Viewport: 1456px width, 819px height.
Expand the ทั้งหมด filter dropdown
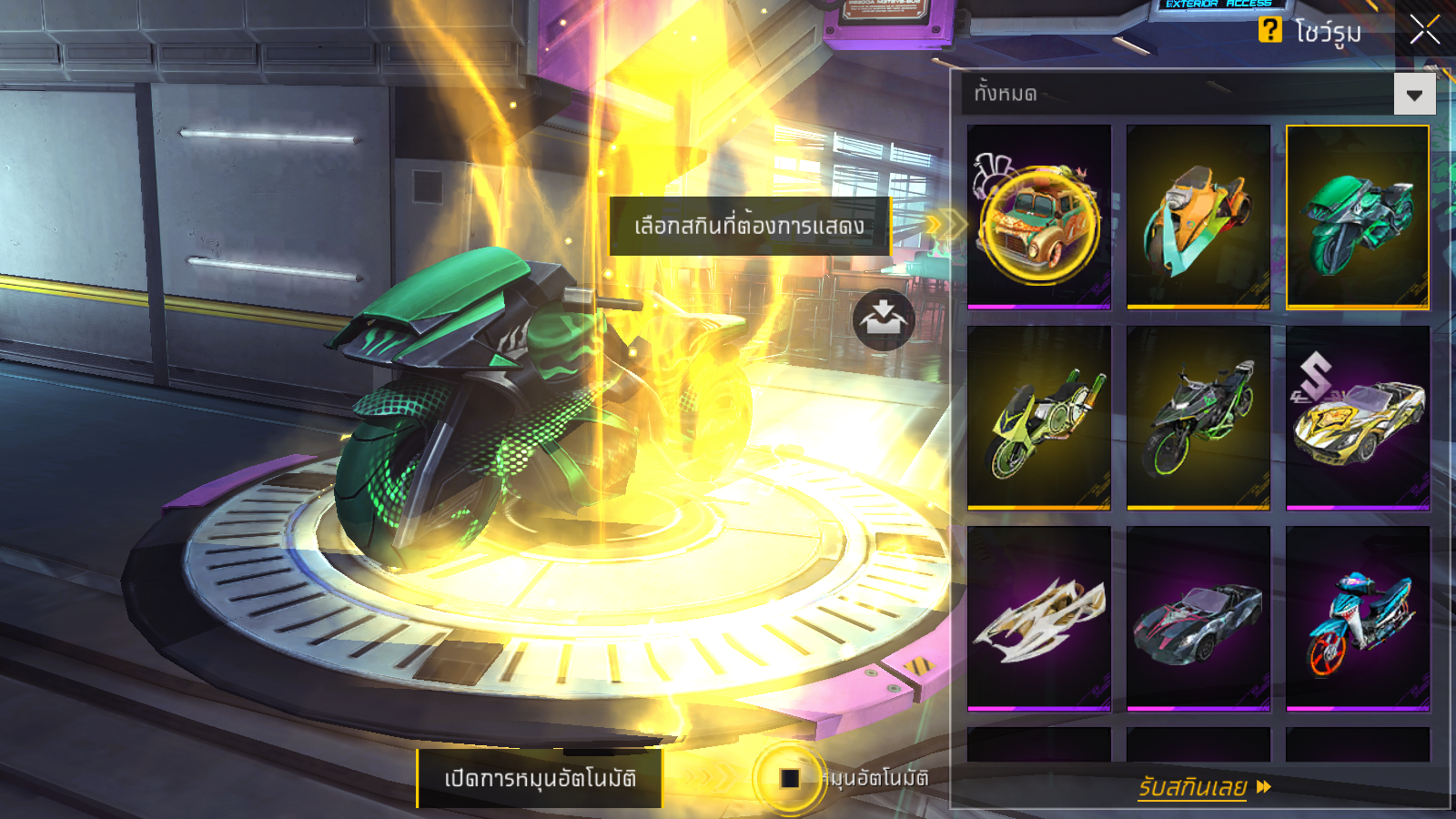pyautogui.click(x=1414, y=94)
